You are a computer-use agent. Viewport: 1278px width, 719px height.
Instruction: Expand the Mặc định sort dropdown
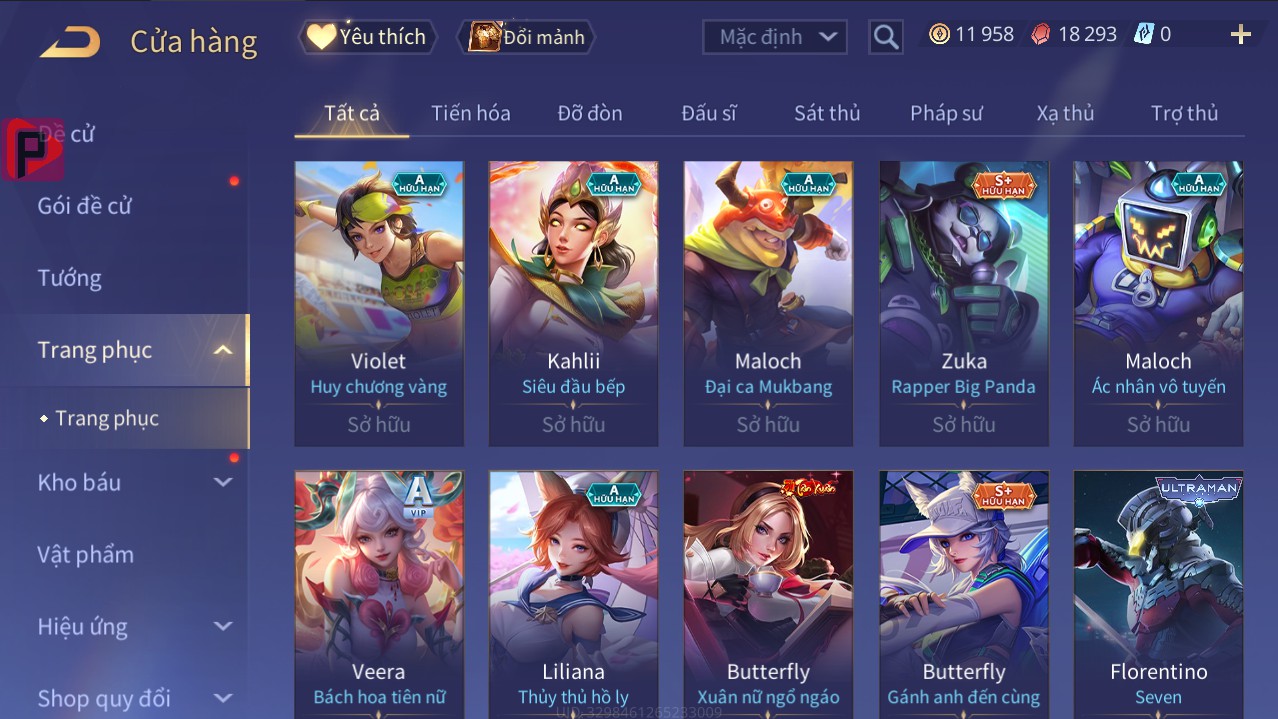775,37
